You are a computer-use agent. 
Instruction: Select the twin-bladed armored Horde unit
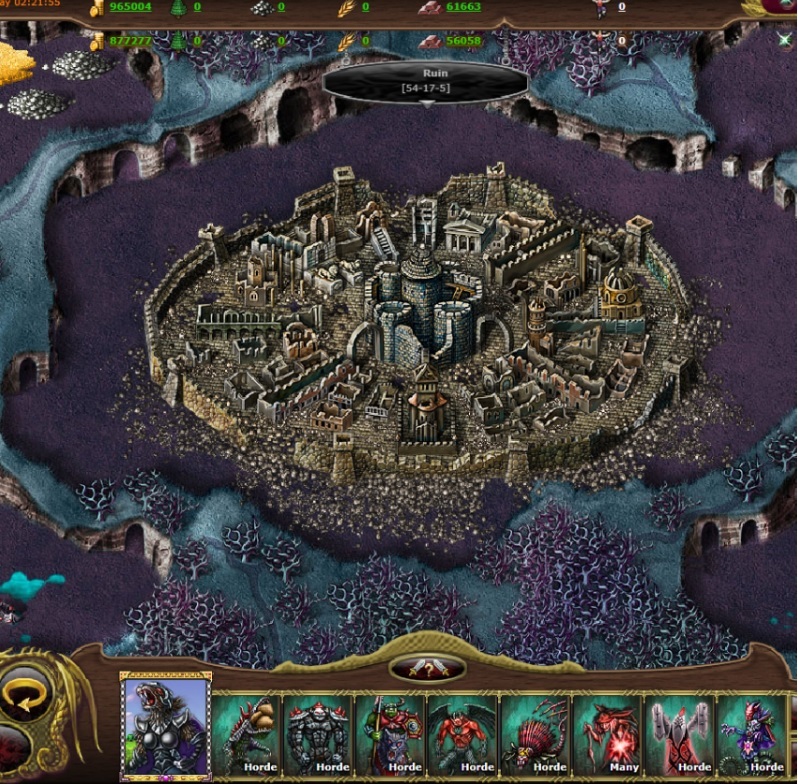click(680, 734)
